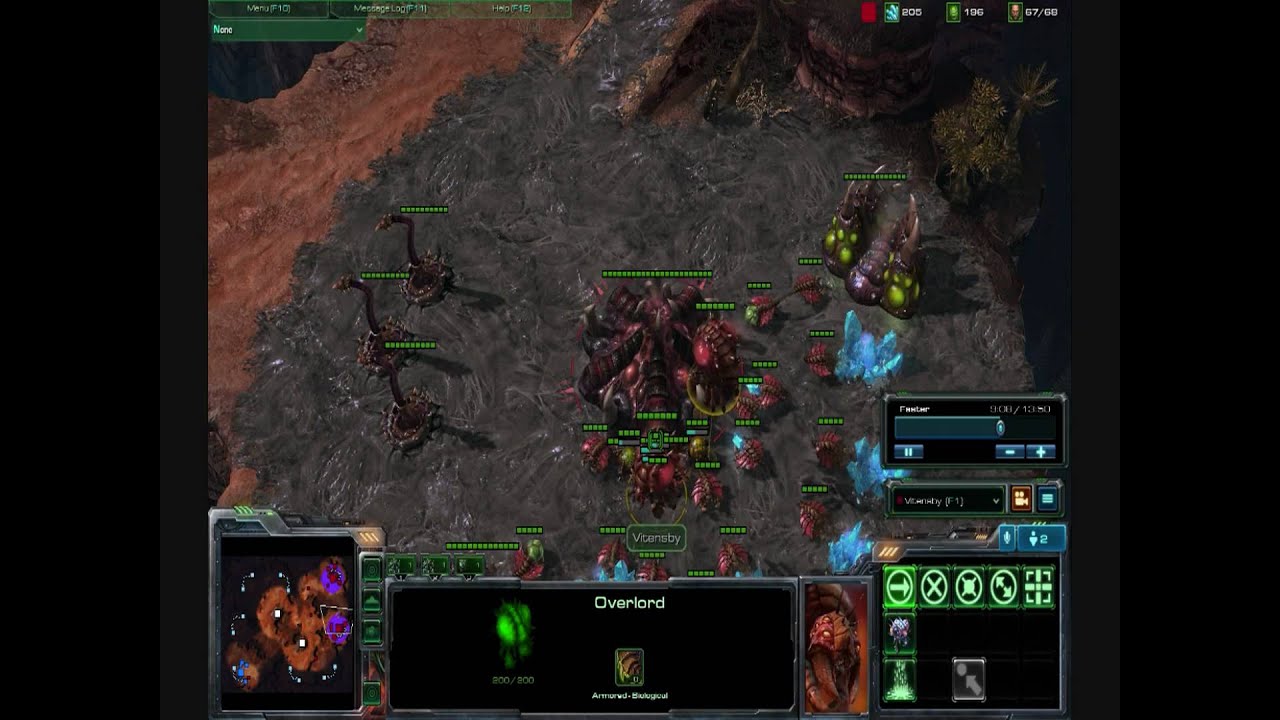Image resolution: width=1280 pixels, height=720 pixels.
Task: Click the replay timeline slider handle
Action: click(x=999, y=428)
